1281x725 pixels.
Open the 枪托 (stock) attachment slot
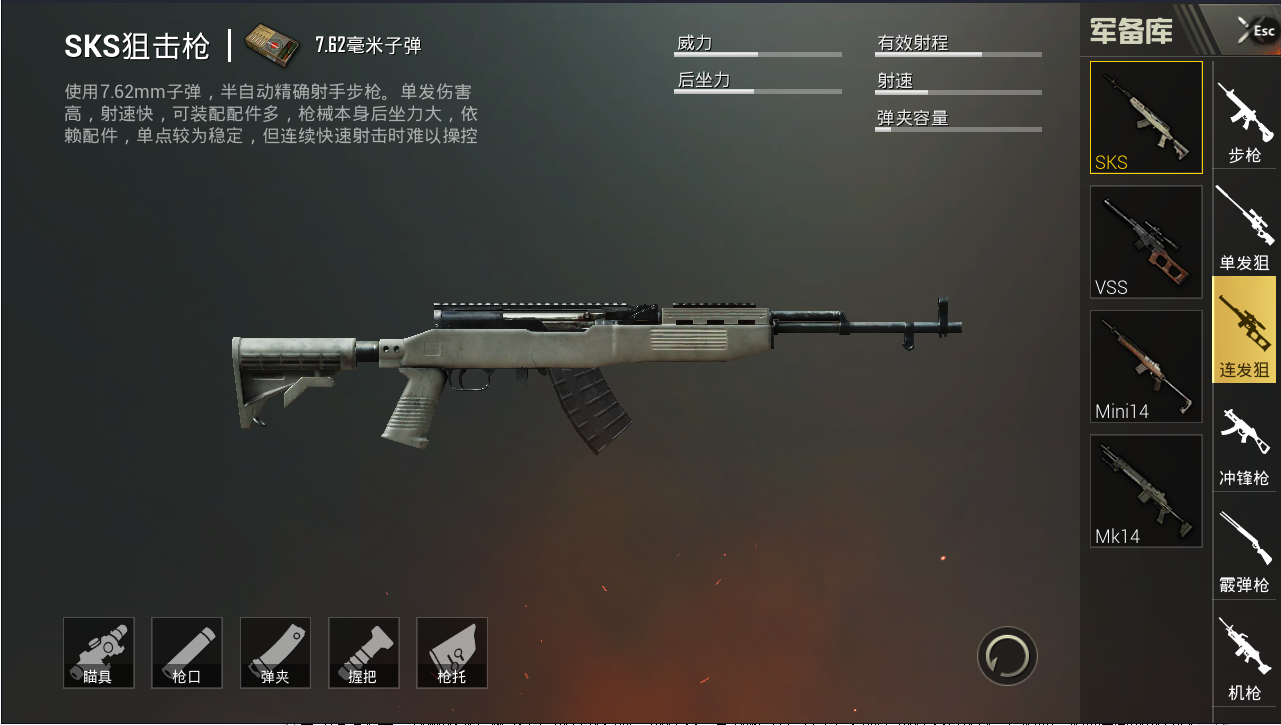tap(452, 652)
